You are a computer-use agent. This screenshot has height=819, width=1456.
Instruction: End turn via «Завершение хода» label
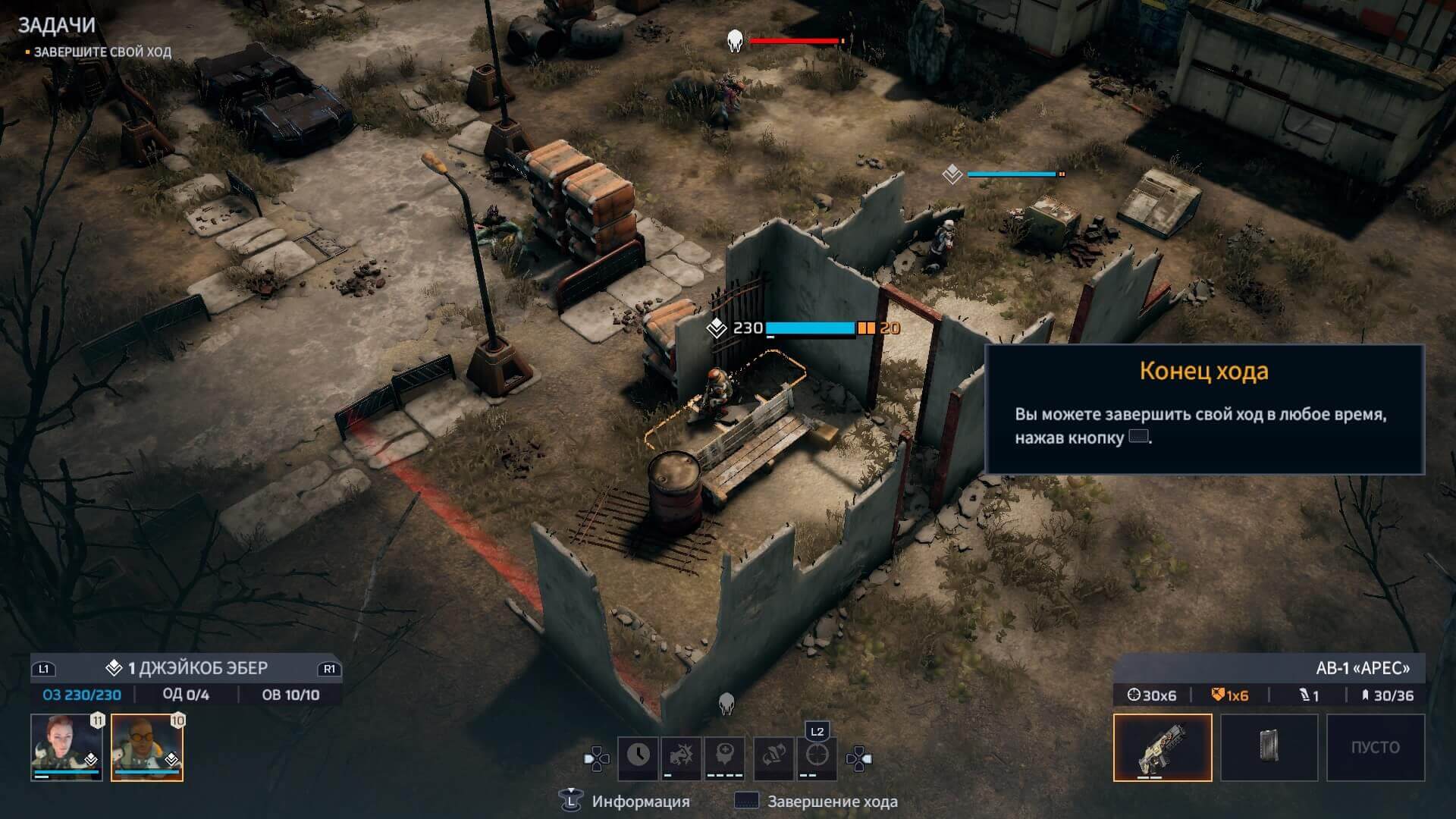[832, 802]
